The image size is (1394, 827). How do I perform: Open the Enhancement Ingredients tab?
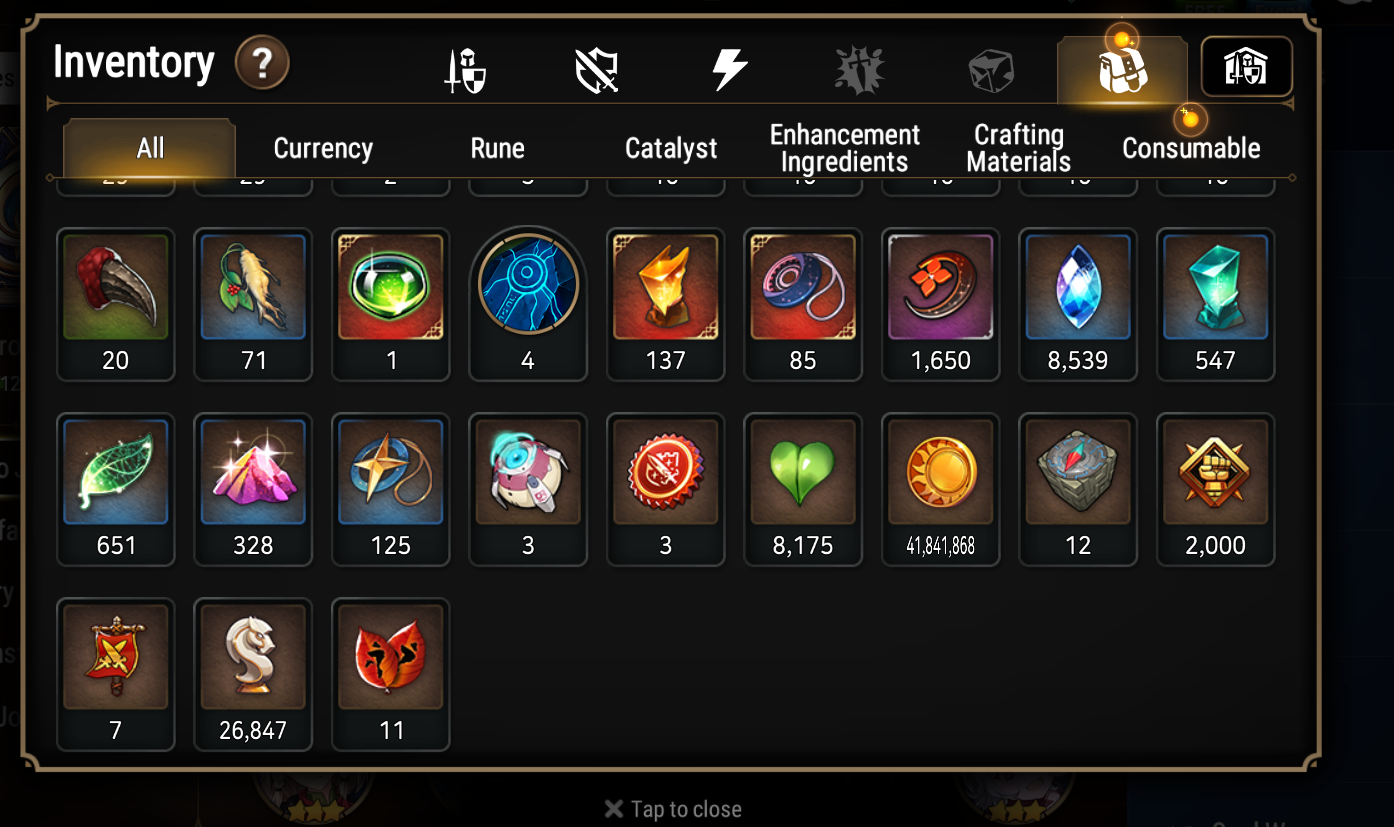pyautogui.click(x=845, y=149)
